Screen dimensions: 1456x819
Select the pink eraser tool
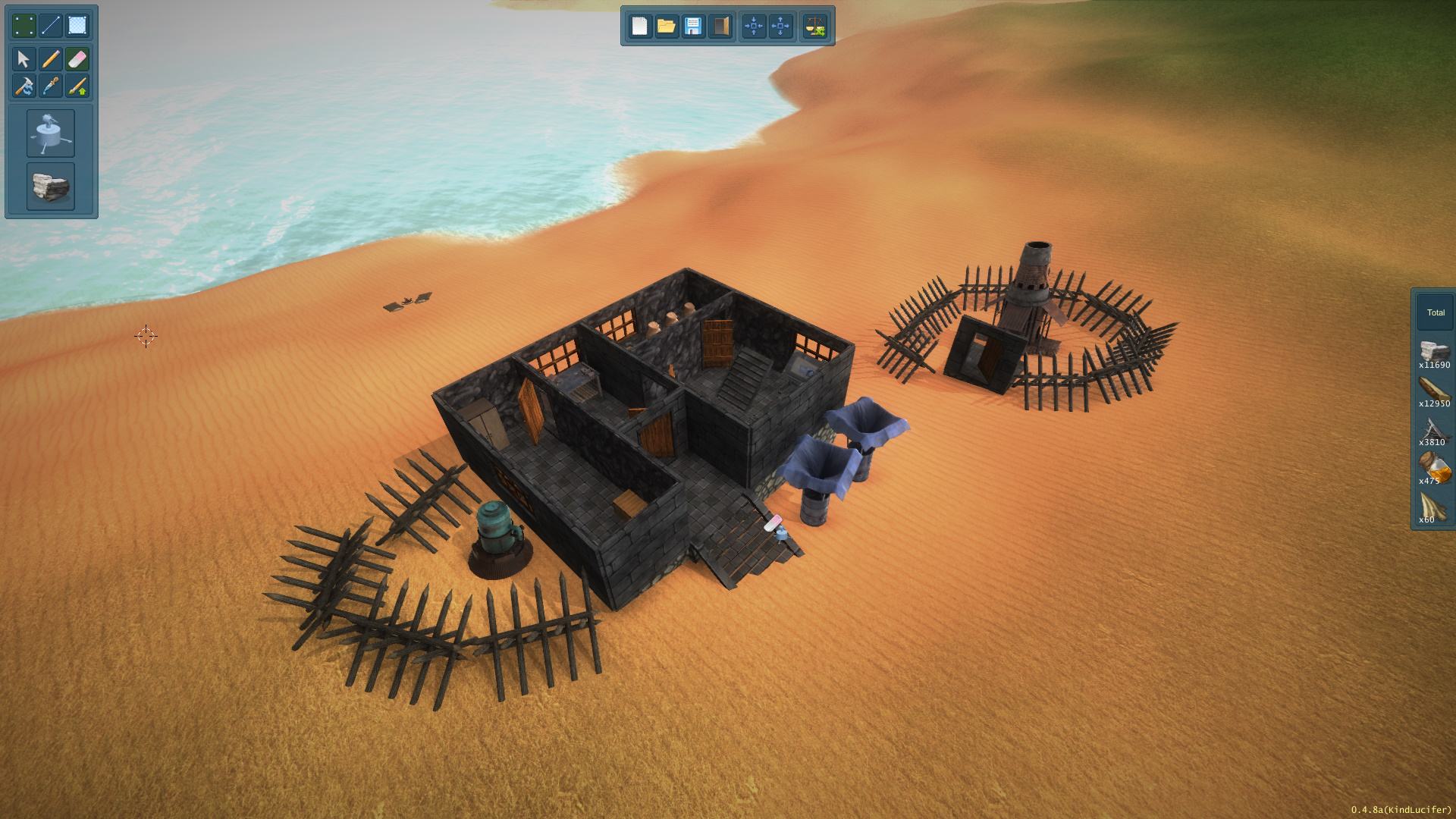(x=77, y=59)
